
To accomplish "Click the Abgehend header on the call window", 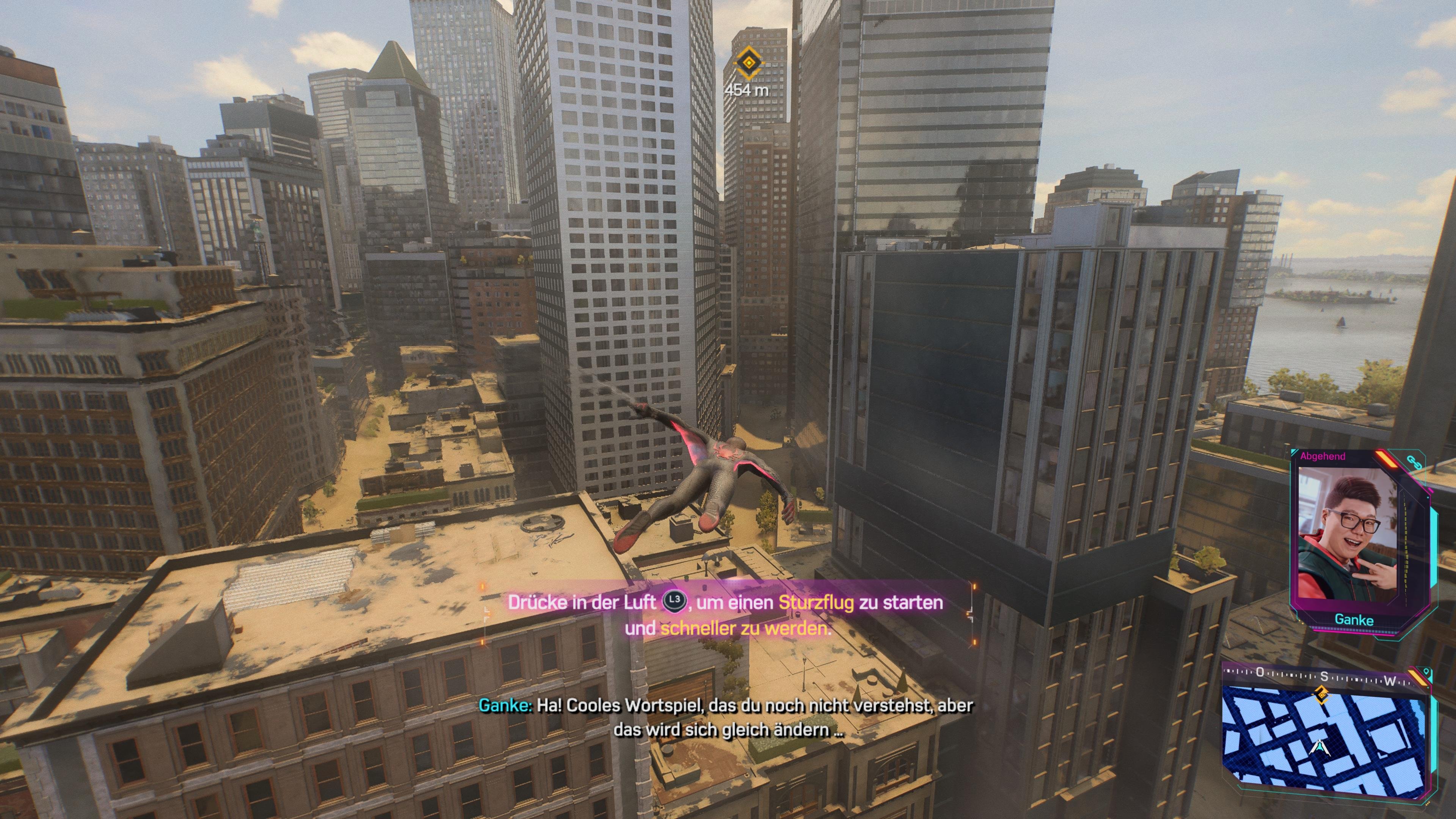I will (x=1324, y=455).
